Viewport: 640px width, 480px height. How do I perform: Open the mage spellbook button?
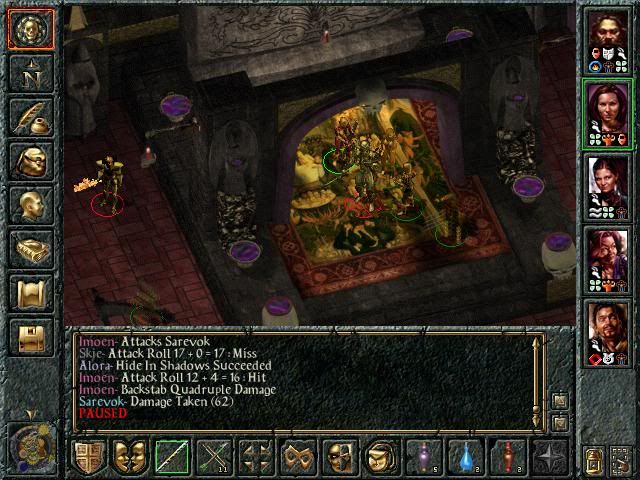coord(31,248)
